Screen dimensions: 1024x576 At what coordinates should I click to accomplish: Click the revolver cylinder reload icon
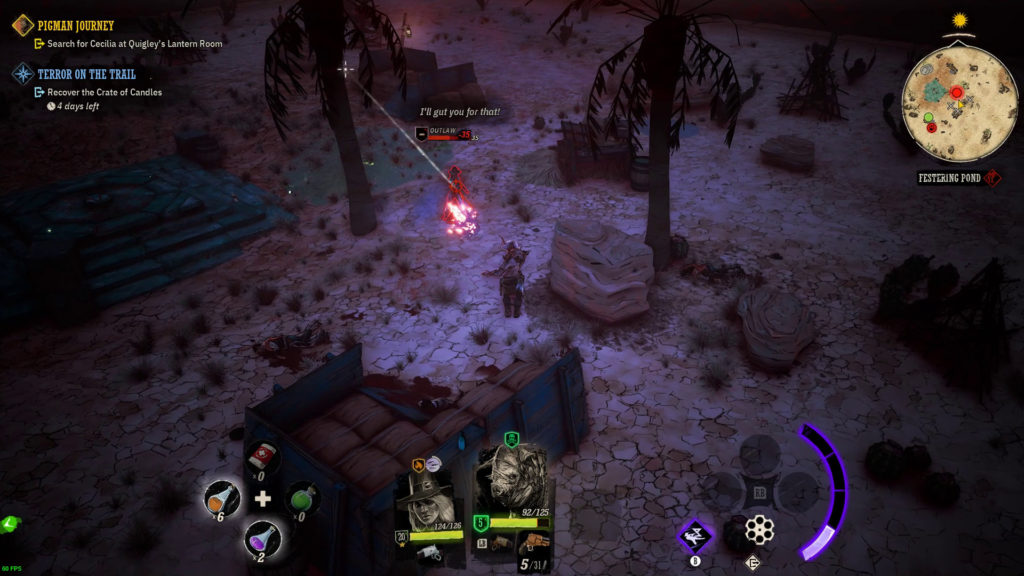coord(760,531)
